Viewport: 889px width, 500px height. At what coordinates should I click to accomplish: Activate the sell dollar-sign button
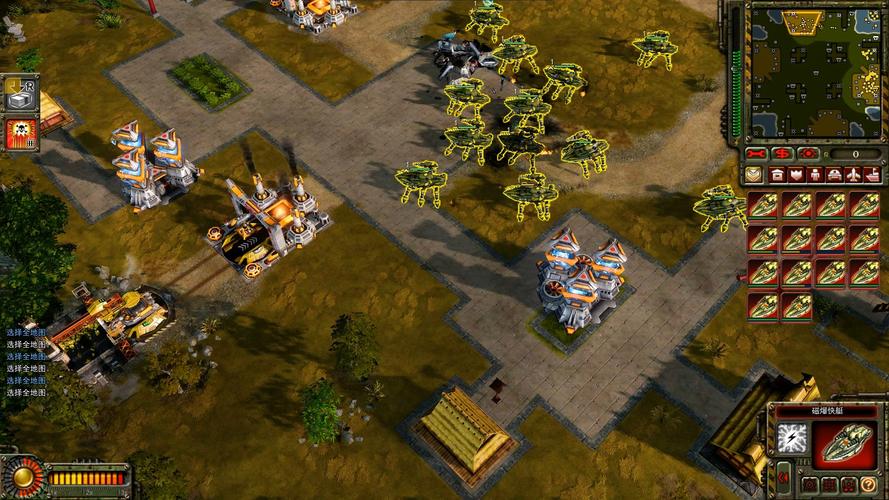(783, 154)
